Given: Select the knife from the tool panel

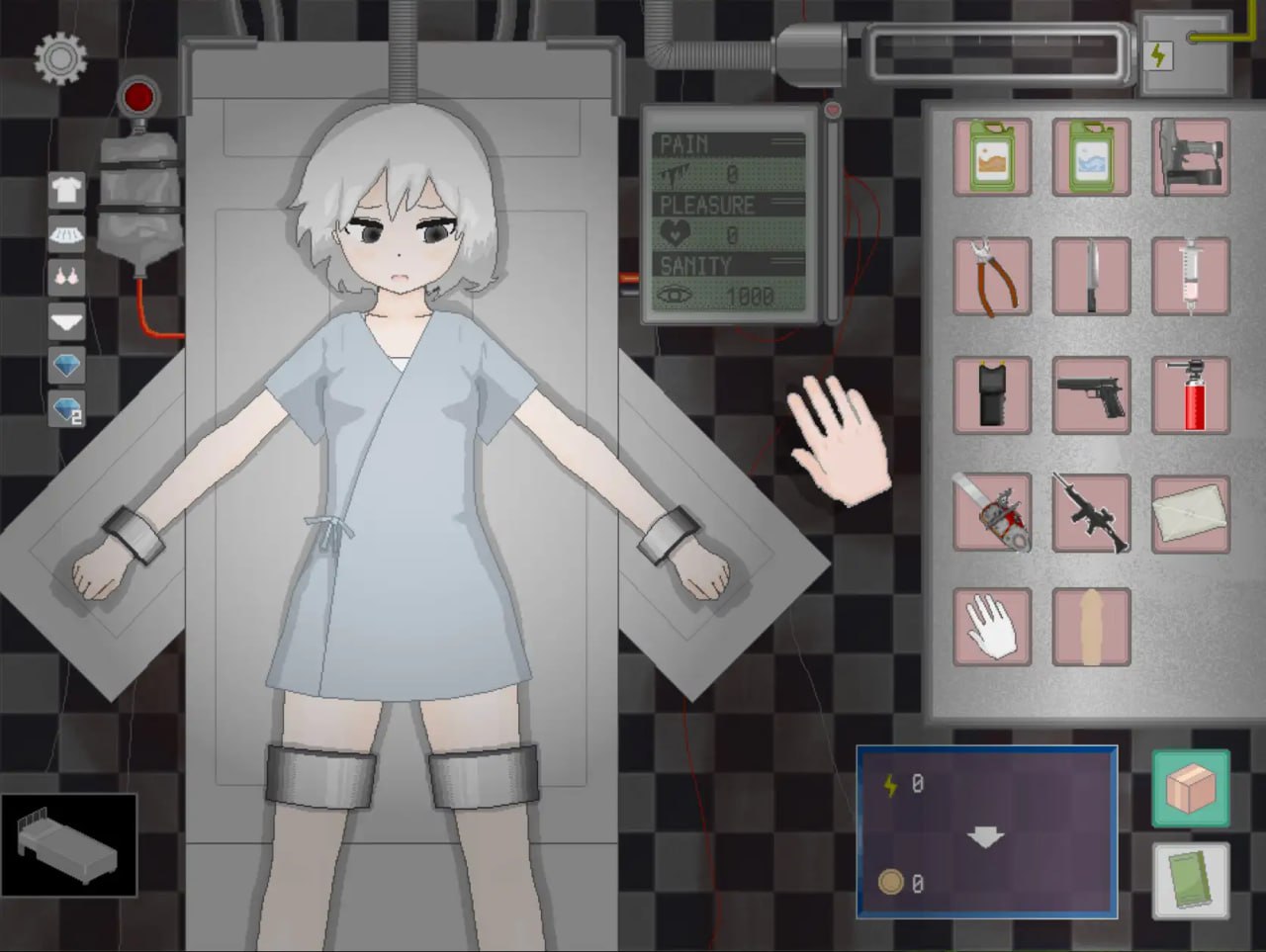Looking at the screenshot, I should tap(1091, 275).
